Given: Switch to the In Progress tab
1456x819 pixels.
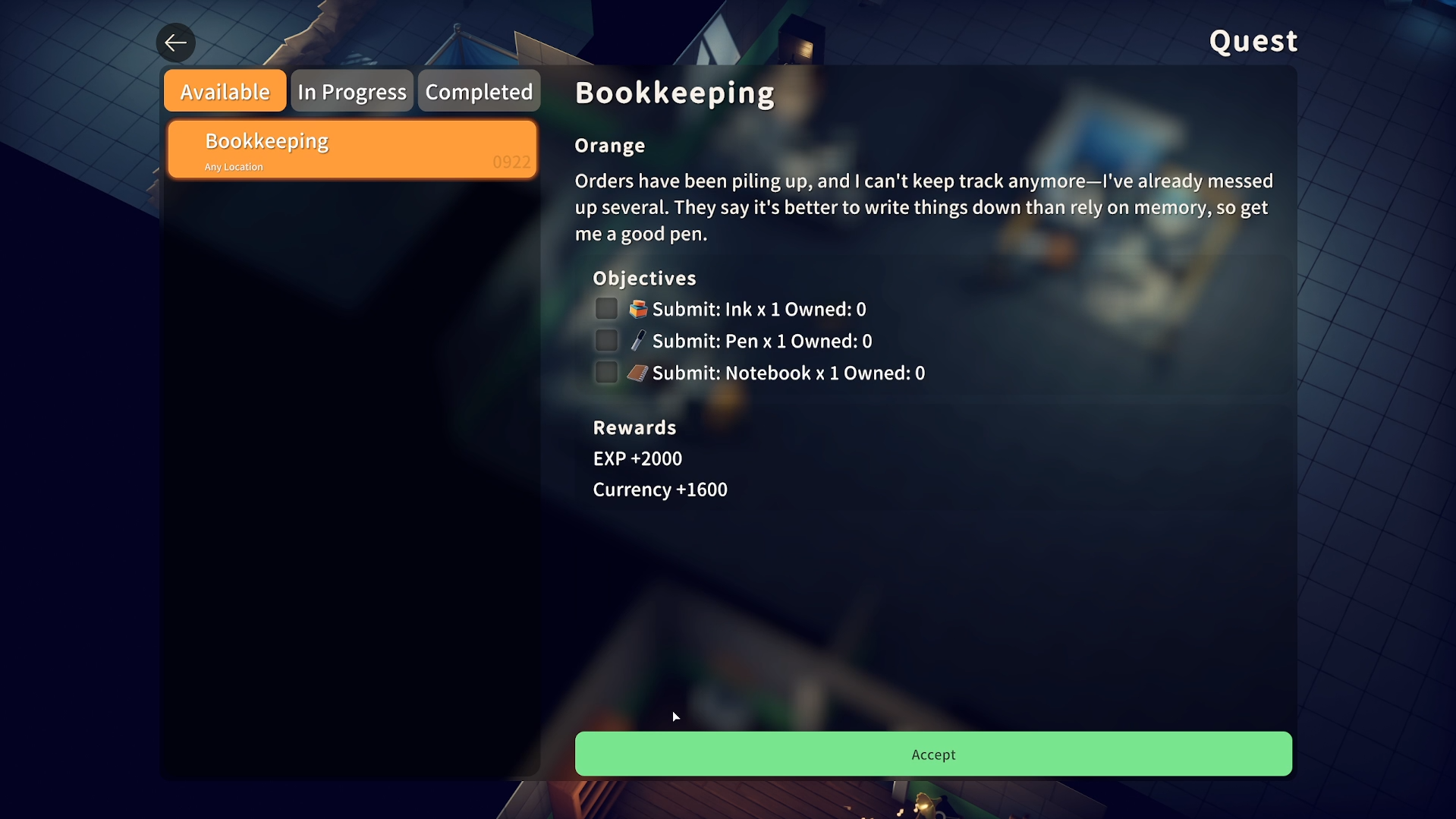Looking at the screenshot, I should pos(351,90).
